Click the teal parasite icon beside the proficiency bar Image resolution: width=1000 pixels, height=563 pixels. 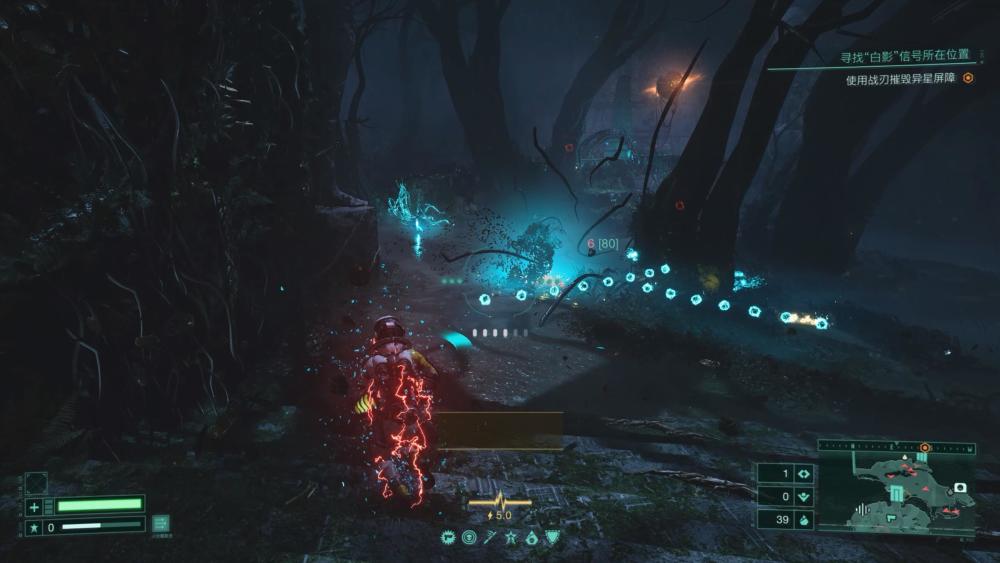coord(160,524)
